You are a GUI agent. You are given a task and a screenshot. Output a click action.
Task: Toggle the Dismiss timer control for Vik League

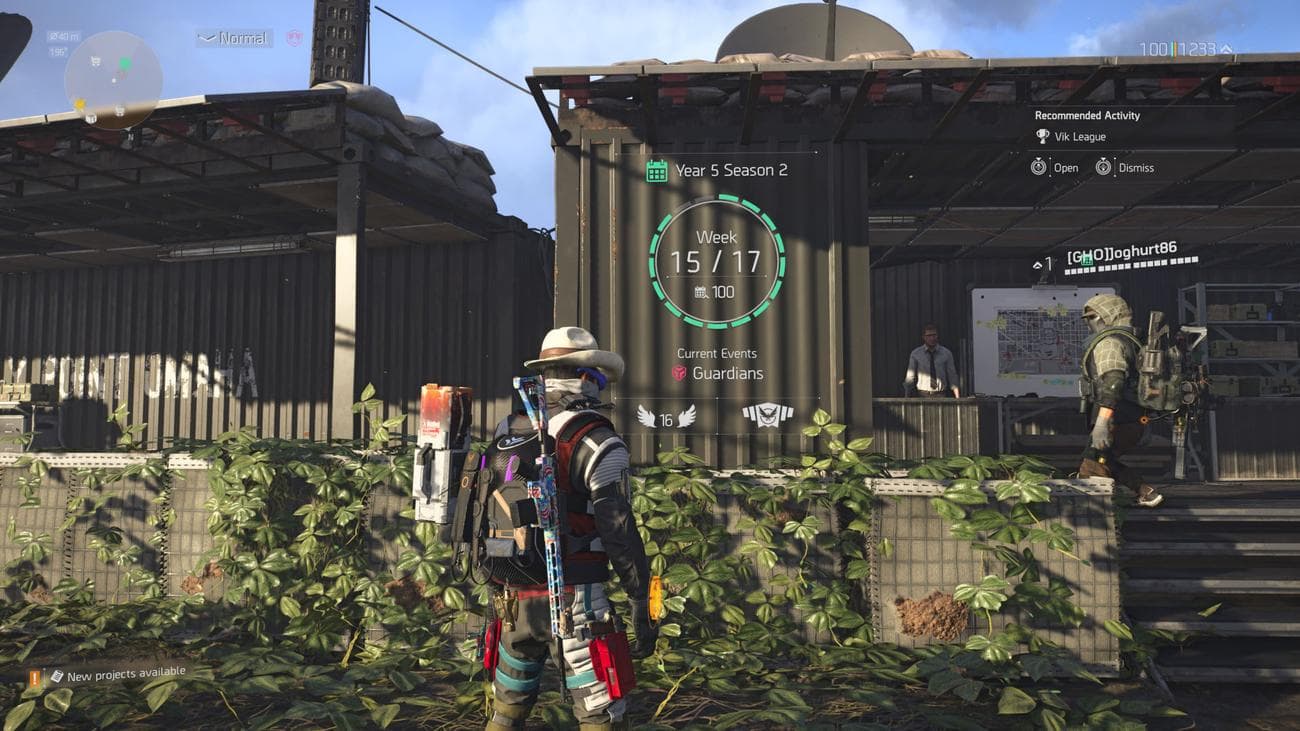[1103, 167]
